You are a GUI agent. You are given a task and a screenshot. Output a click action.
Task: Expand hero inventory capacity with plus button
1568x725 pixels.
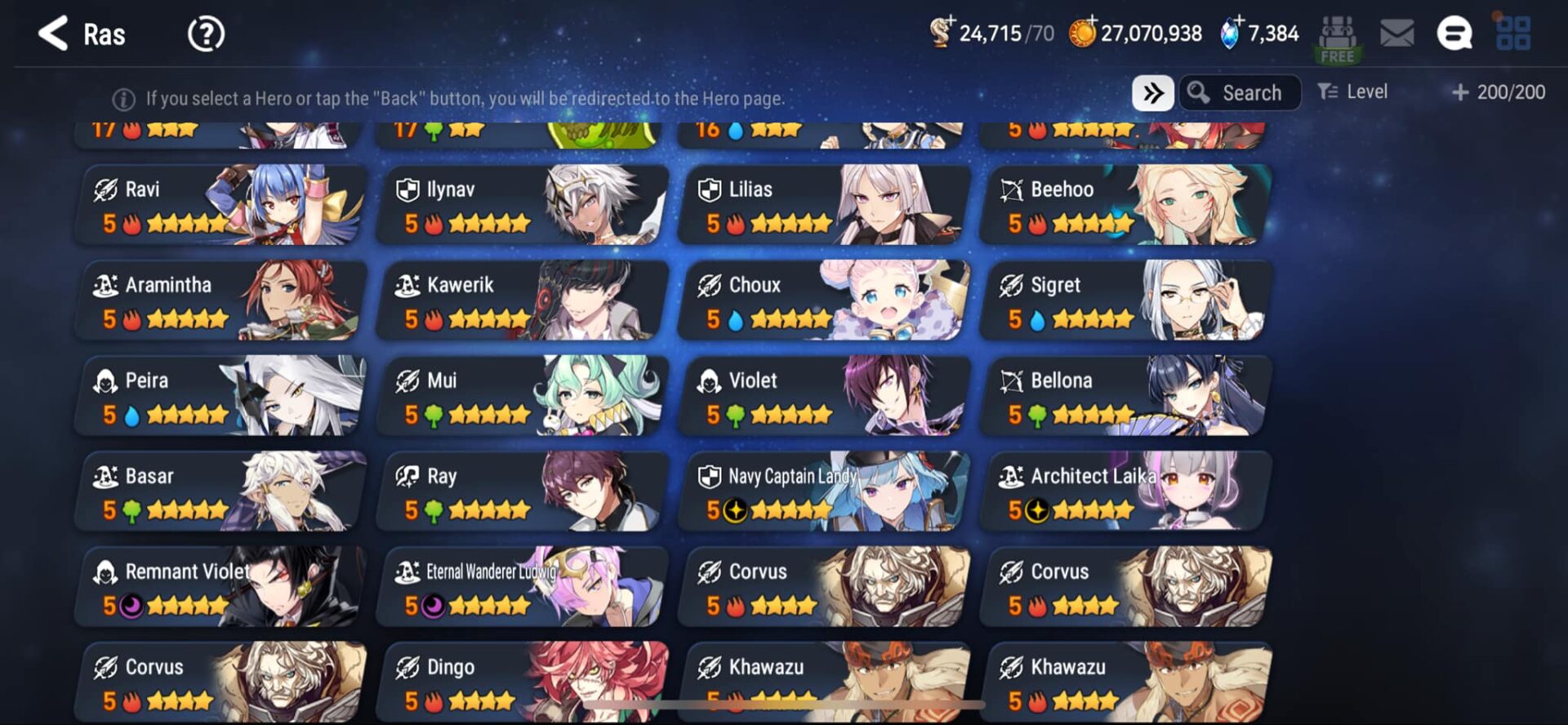(1460, 93)
